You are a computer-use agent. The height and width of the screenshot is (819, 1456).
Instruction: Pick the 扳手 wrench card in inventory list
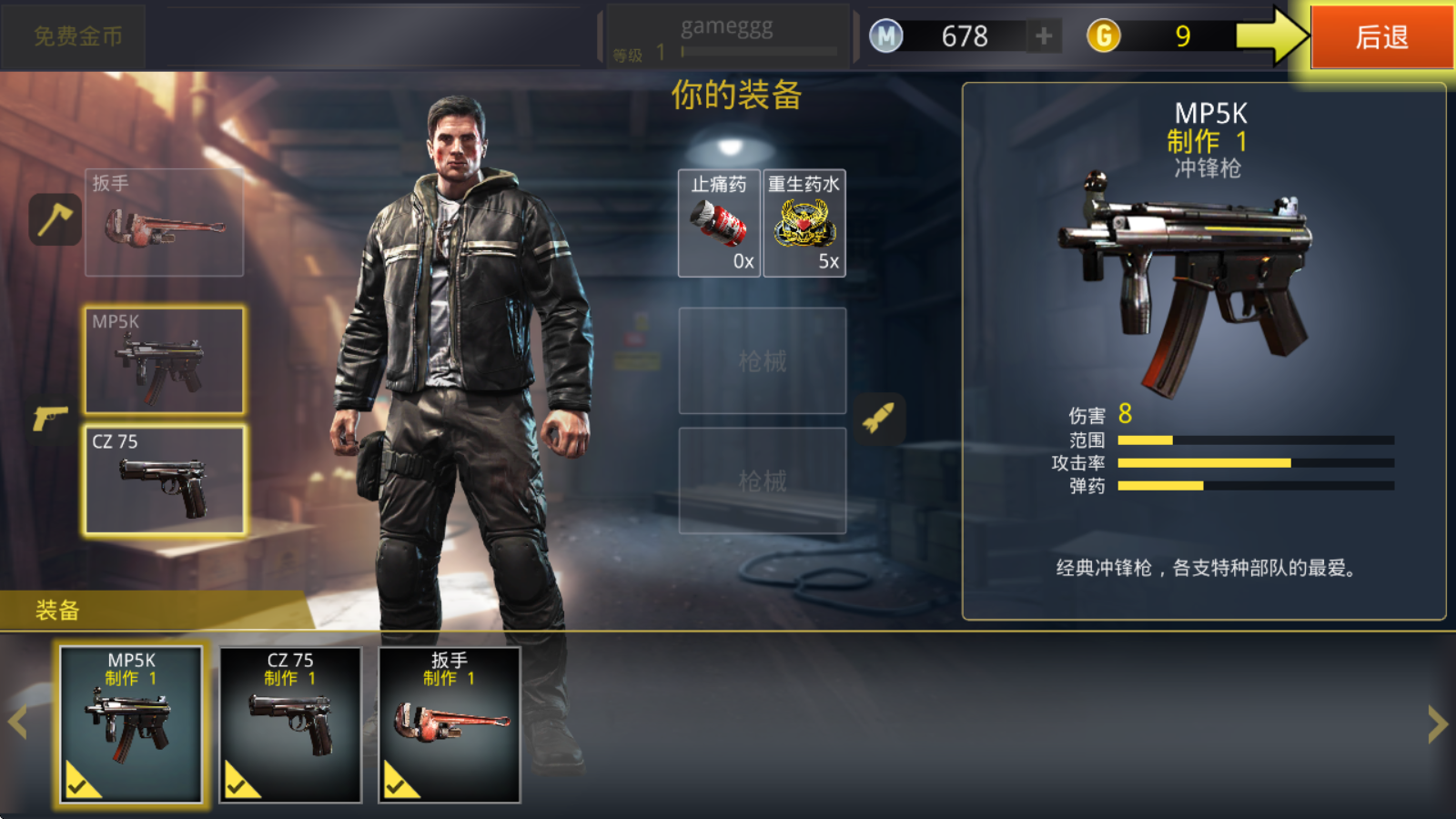pyautogui.click(x=450, y=724)
